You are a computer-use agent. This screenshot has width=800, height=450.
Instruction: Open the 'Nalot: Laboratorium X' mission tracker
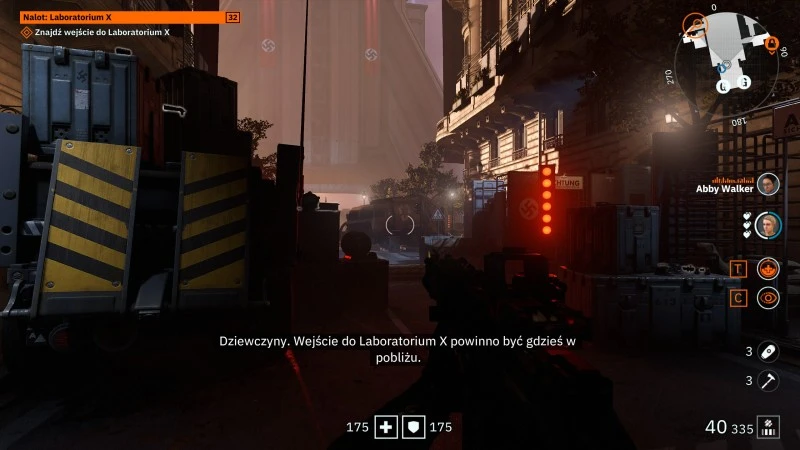(x=122, y=17)
